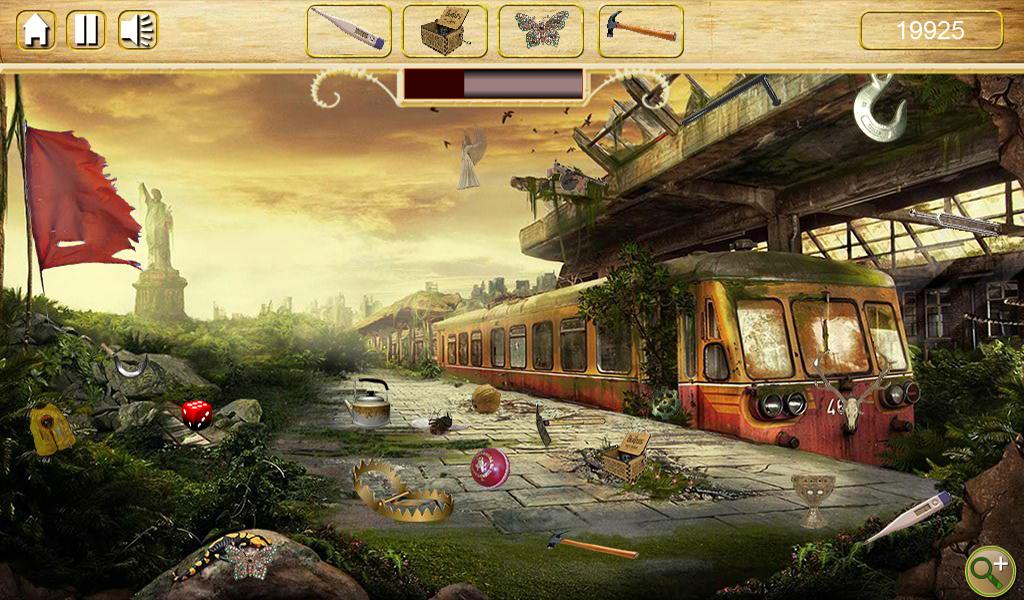Select the thermometer target item slot
The height and width of the screenshot is (600, 1024).
pos(348,31)
